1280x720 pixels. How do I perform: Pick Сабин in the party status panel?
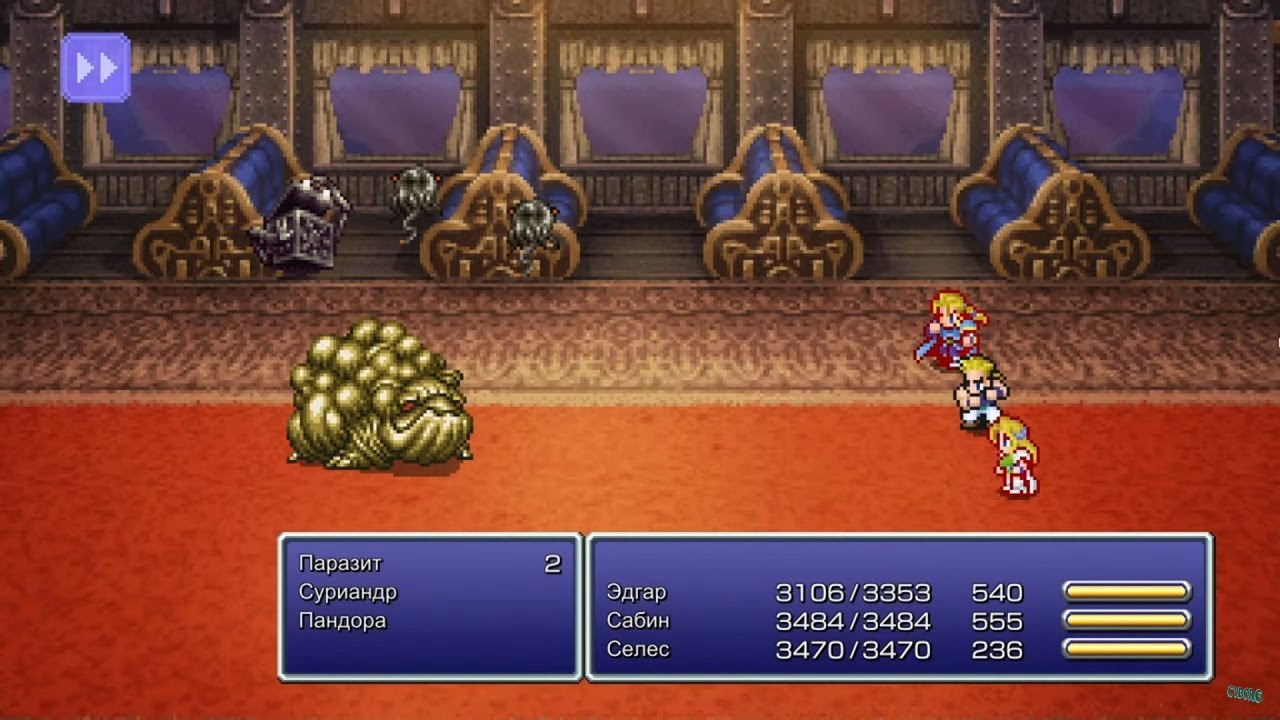638,620
